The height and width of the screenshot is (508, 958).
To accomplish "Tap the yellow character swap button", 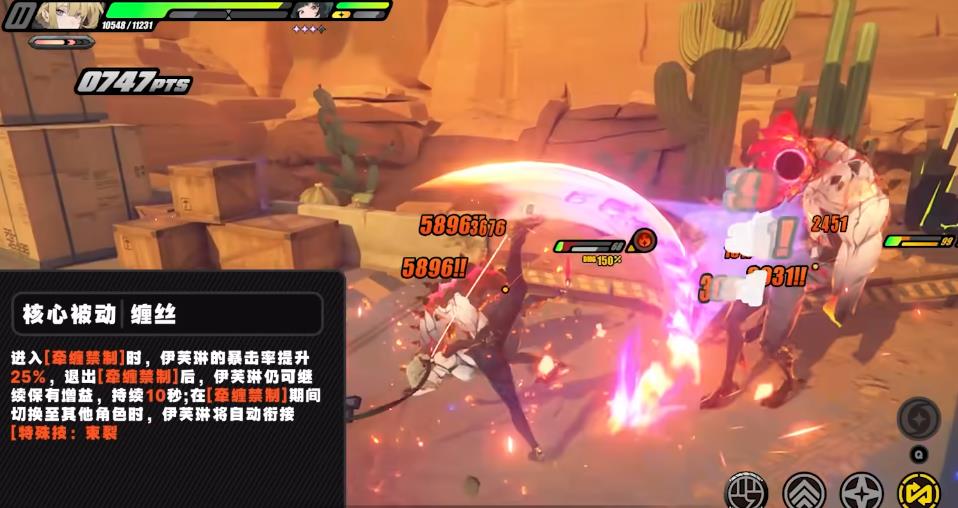I will pos(918,491).
